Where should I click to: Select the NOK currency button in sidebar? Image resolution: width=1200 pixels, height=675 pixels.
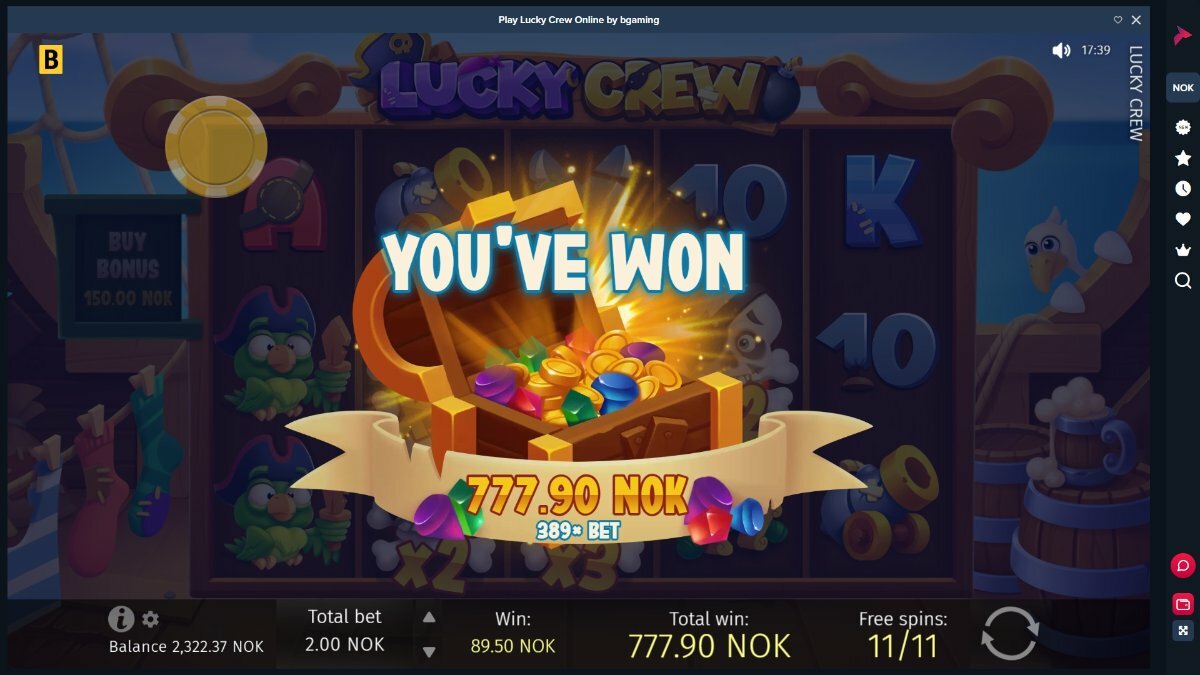1183,88
